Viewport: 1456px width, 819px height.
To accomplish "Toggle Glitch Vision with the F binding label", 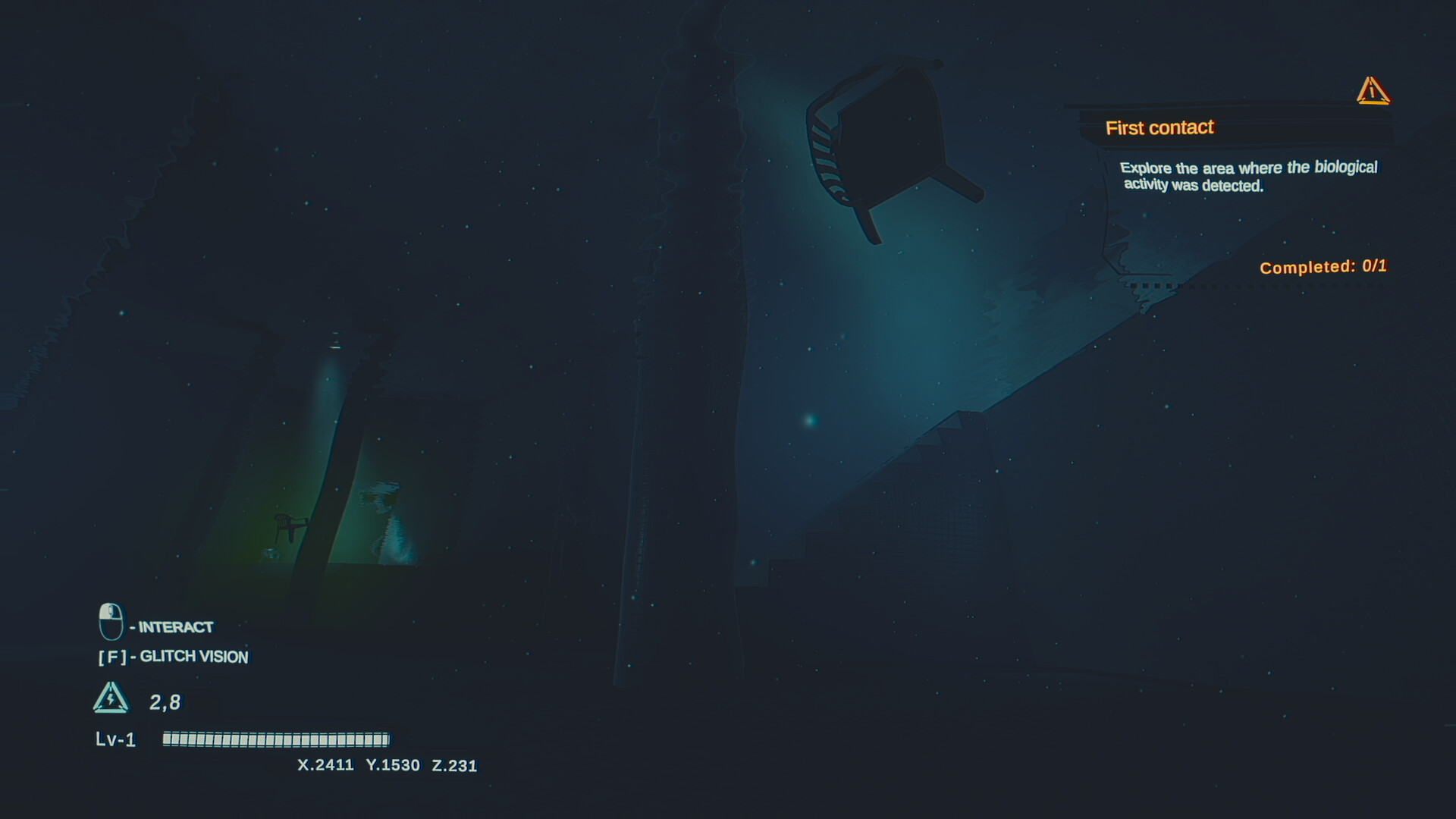I will tap(174, 657).
